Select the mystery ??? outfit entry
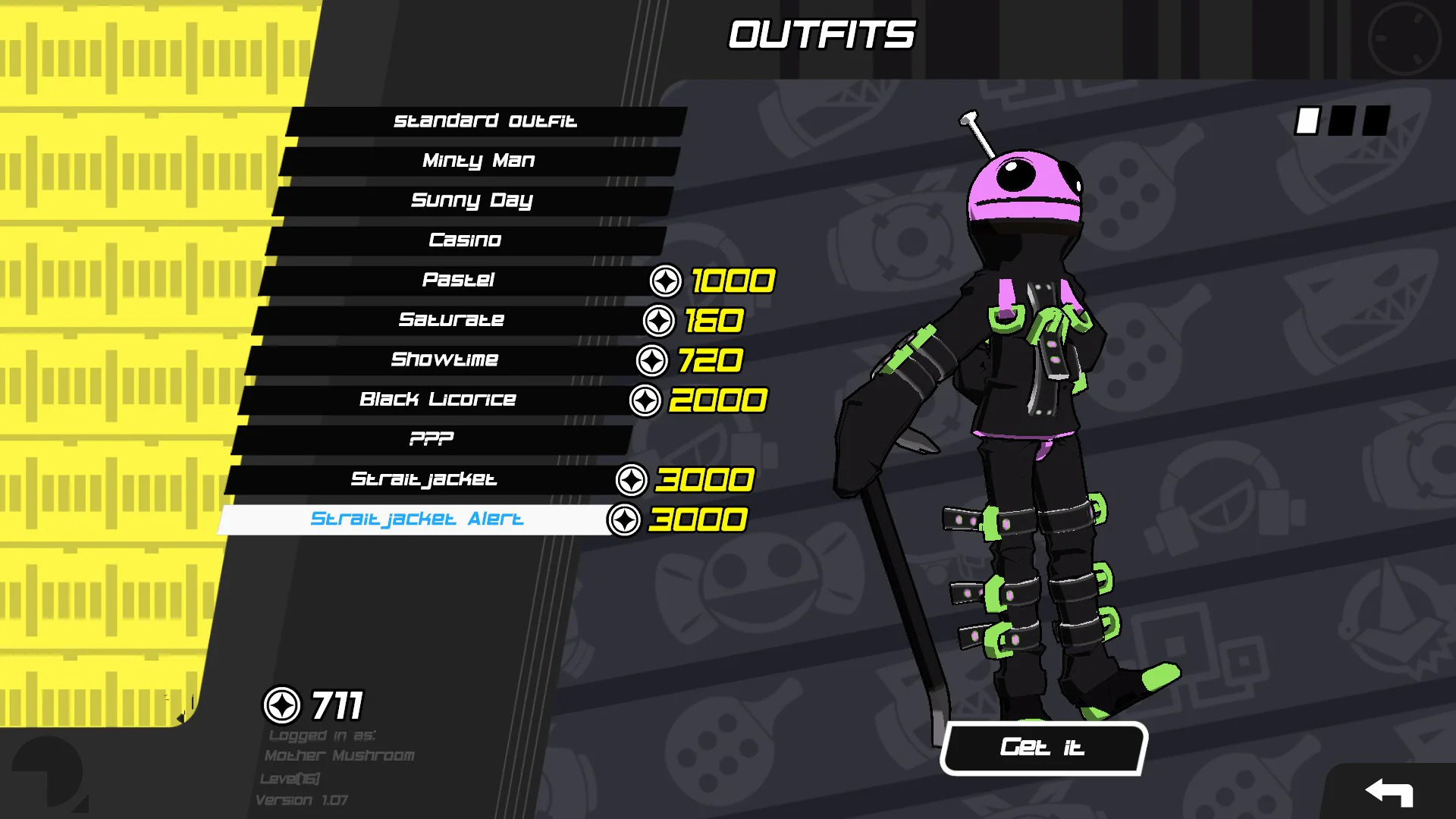This screenshot has height=819, width=1456. (x=431, y=439)
